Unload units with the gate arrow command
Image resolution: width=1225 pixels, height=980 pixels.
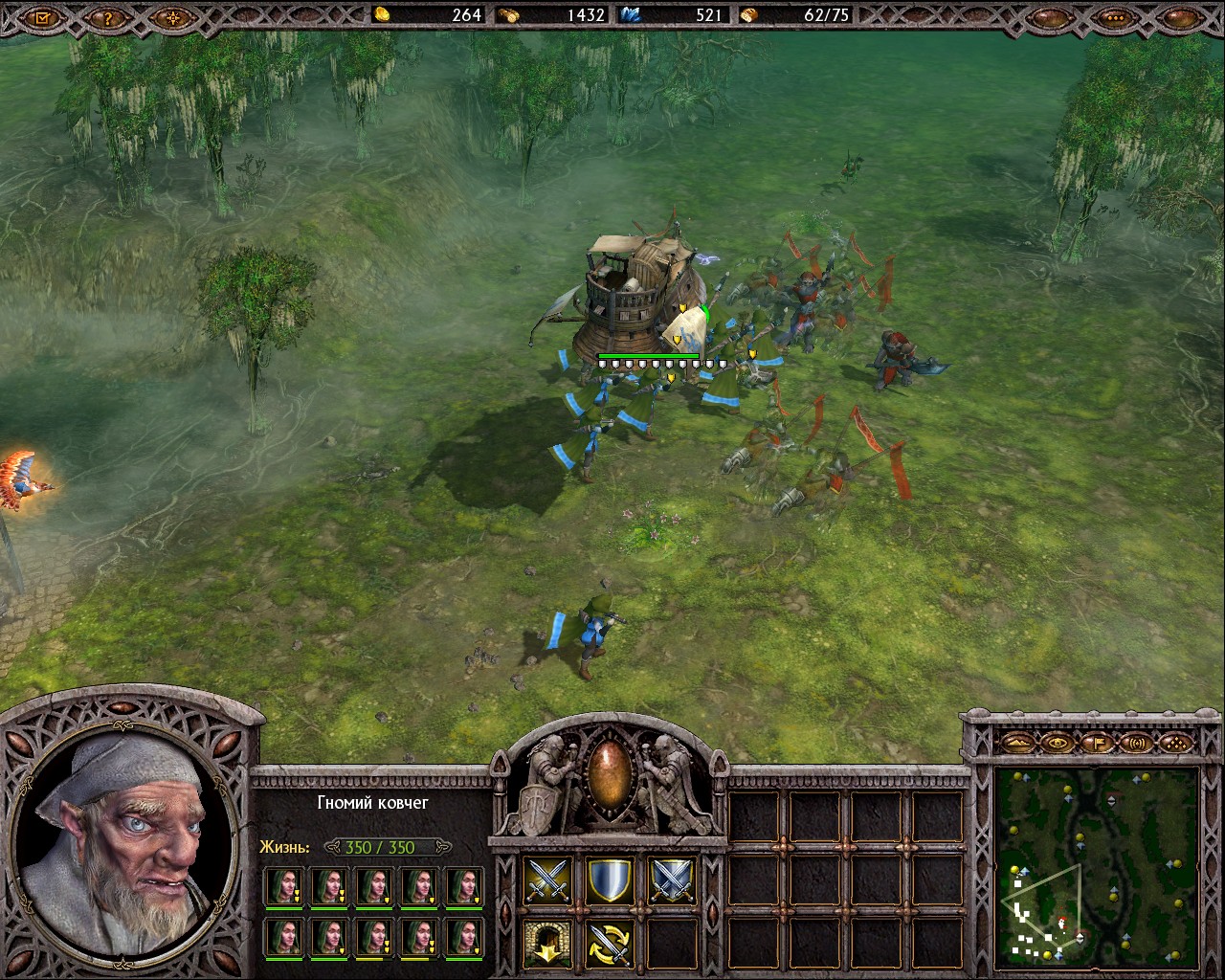click(x=548, y=943)
